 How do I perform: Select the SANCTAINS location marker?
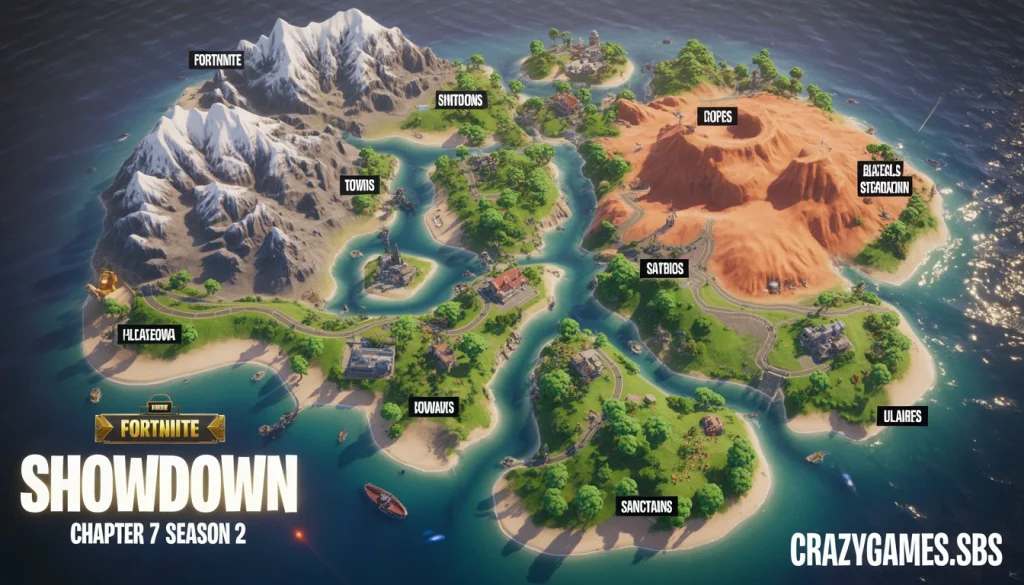click(646, 506)
